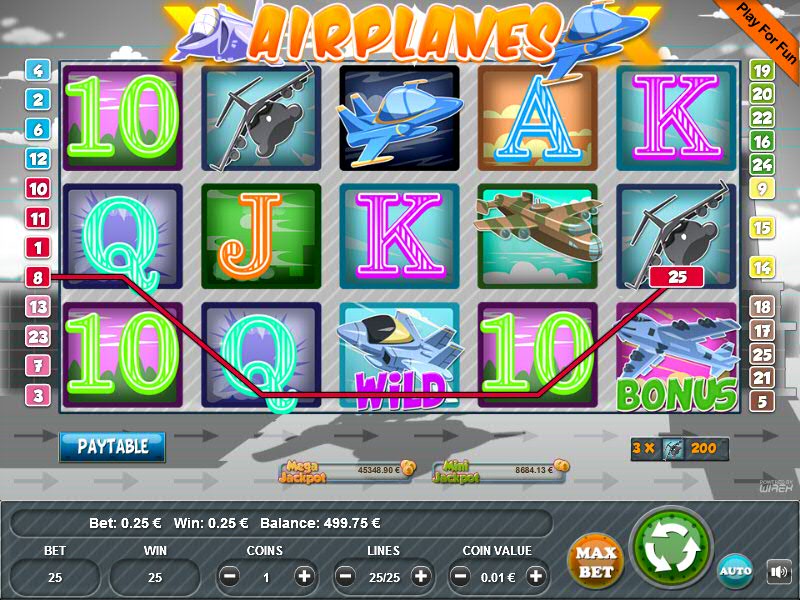This screenshot has height=600, width=800.
Task: Reduce the number of lines
Action: (346, 576)
